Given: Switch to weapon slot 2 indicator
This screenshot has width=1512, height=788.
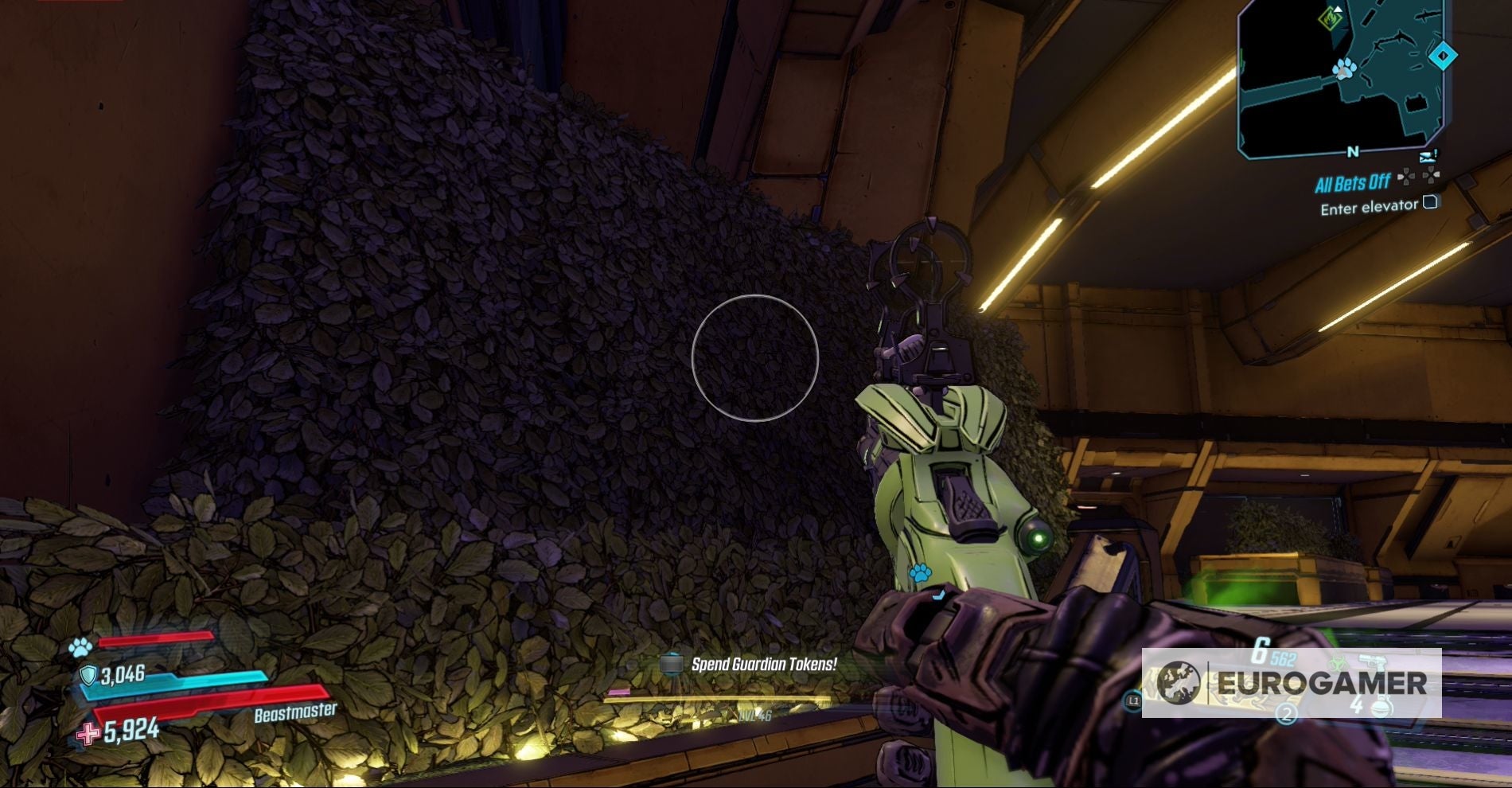Looking at the screenshot, I should pyautogui.click(x=1287, y=715).
